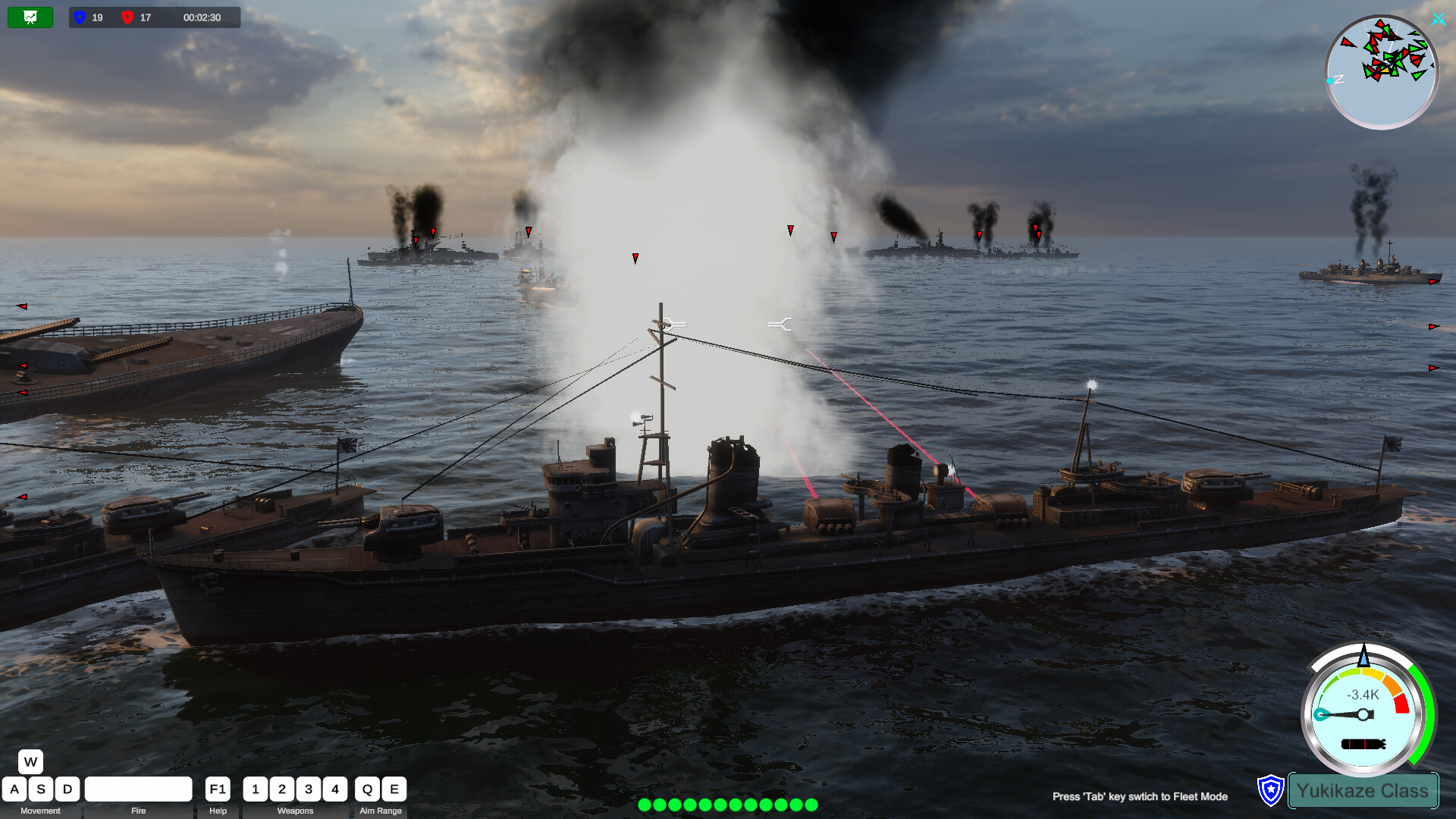Screen dimensions: 1456x819
Task: Select the Yukikaze Class name plate
Action: pyautogui.click(x=1363, y=791)
